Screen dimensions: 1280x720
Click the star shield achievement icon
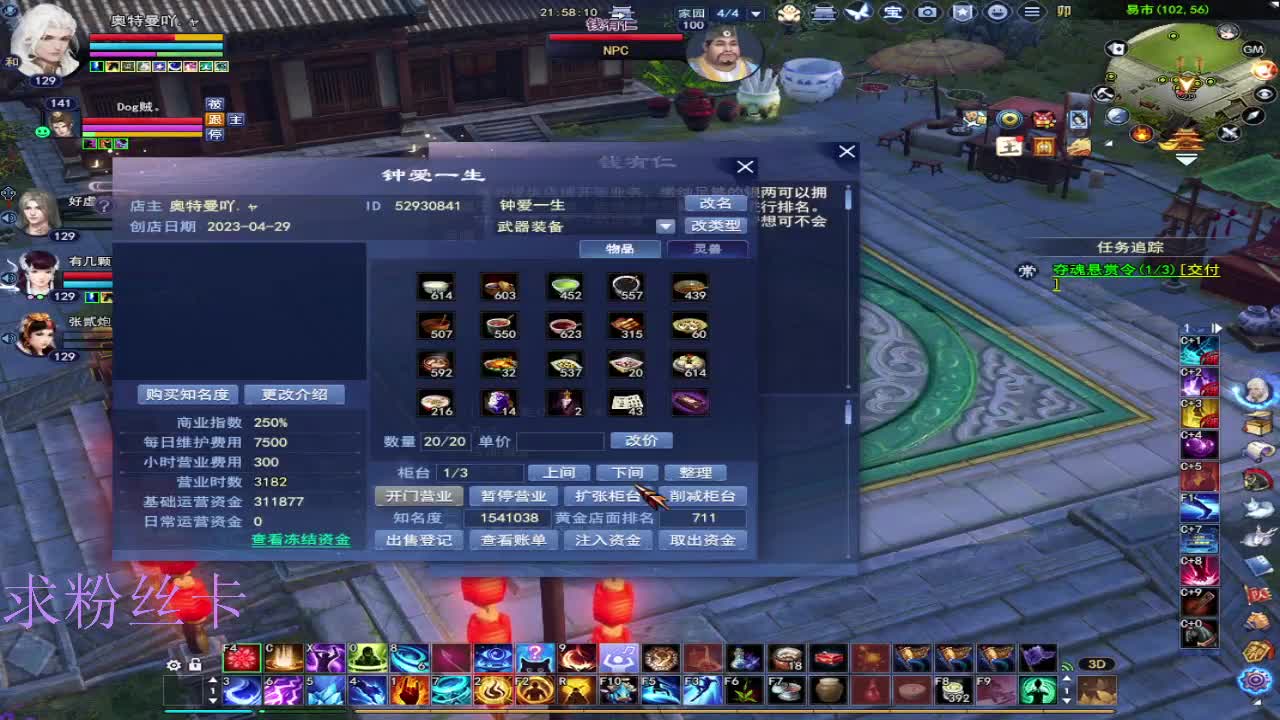(x=962, y=12)
